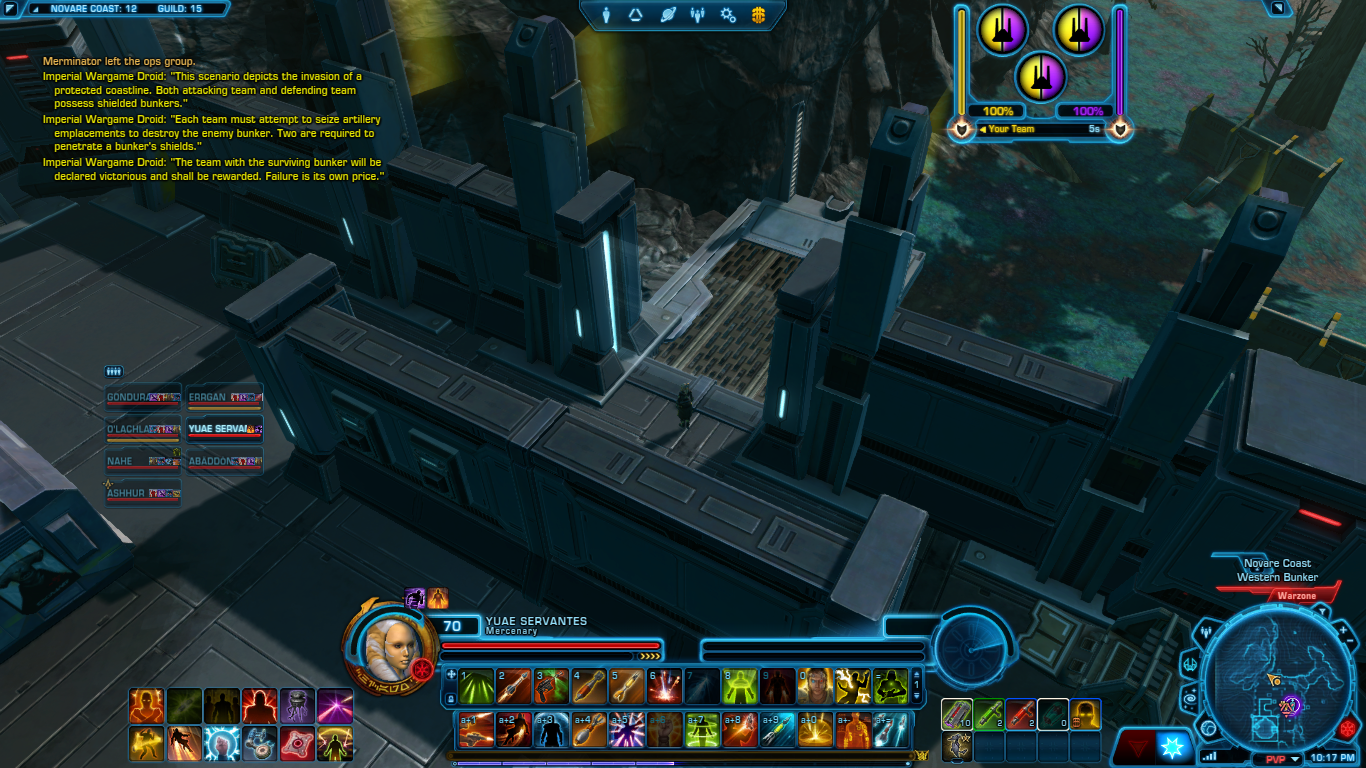Target Abaddon from the ops group

point(225,462)
